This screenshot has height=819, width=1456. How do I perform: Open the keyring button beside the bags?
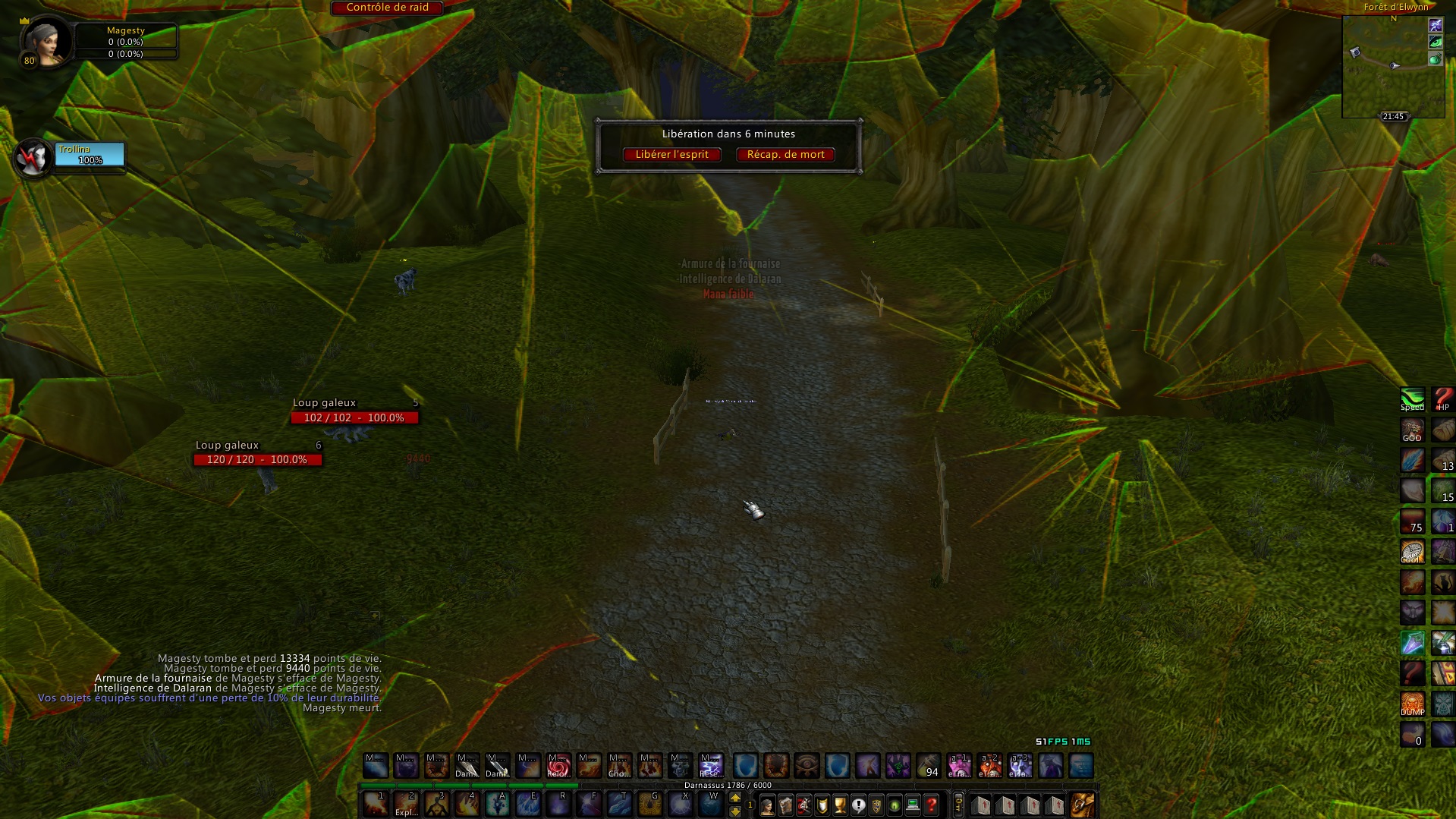(x=958, y=805)
